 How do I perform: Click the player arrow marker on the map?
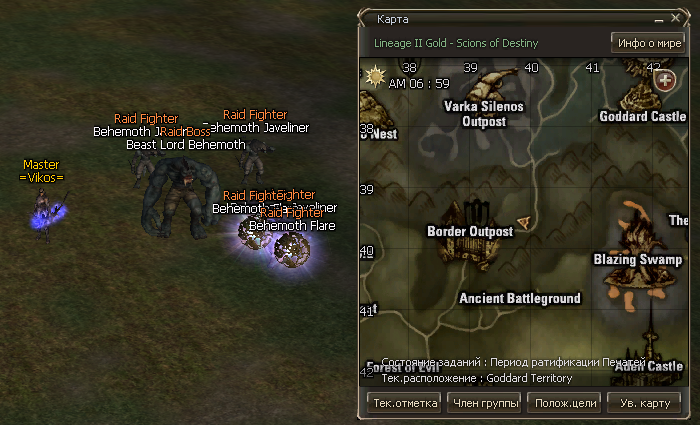pos(523,223)
